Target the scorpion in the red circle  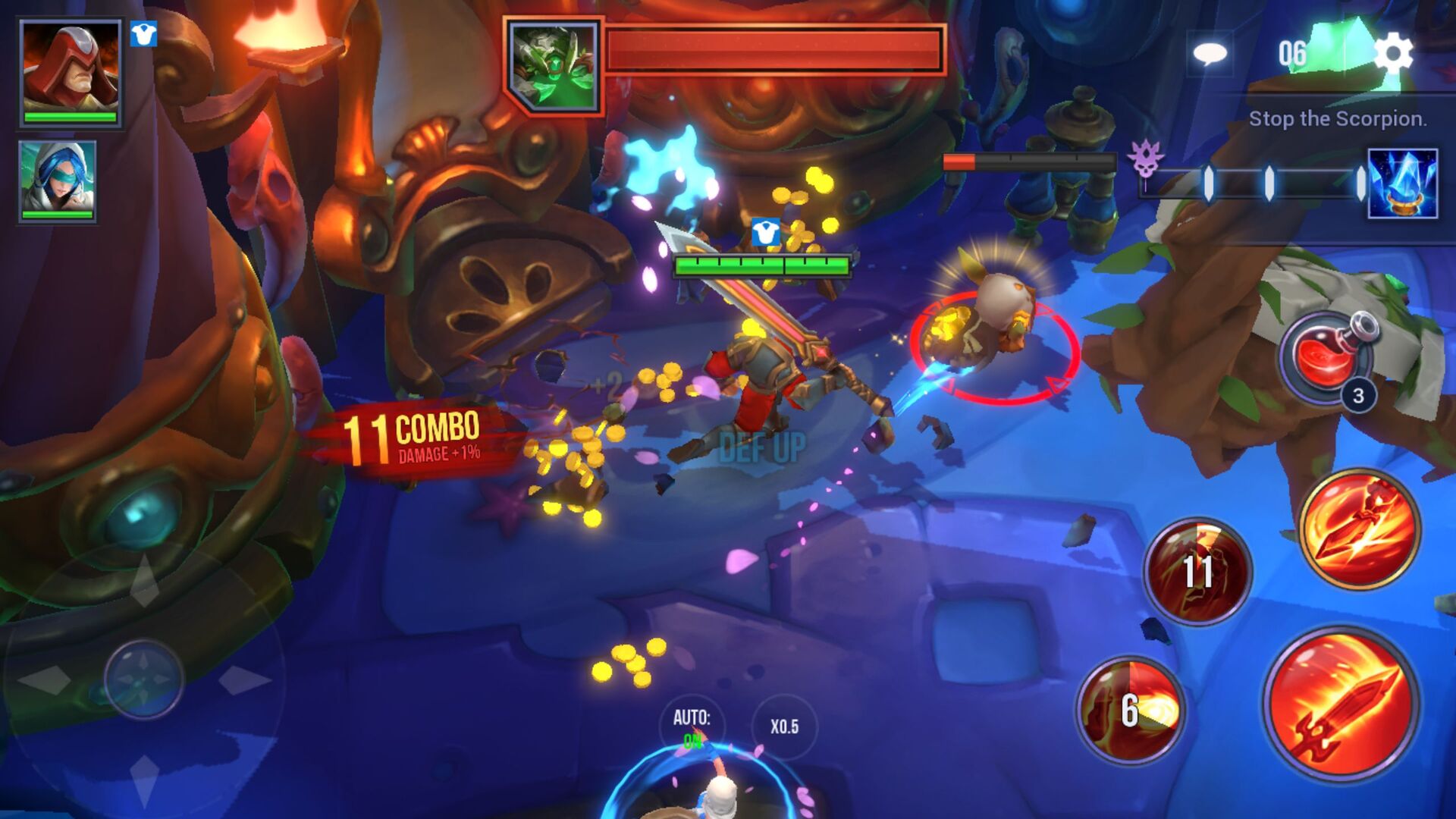coord(993,326)
